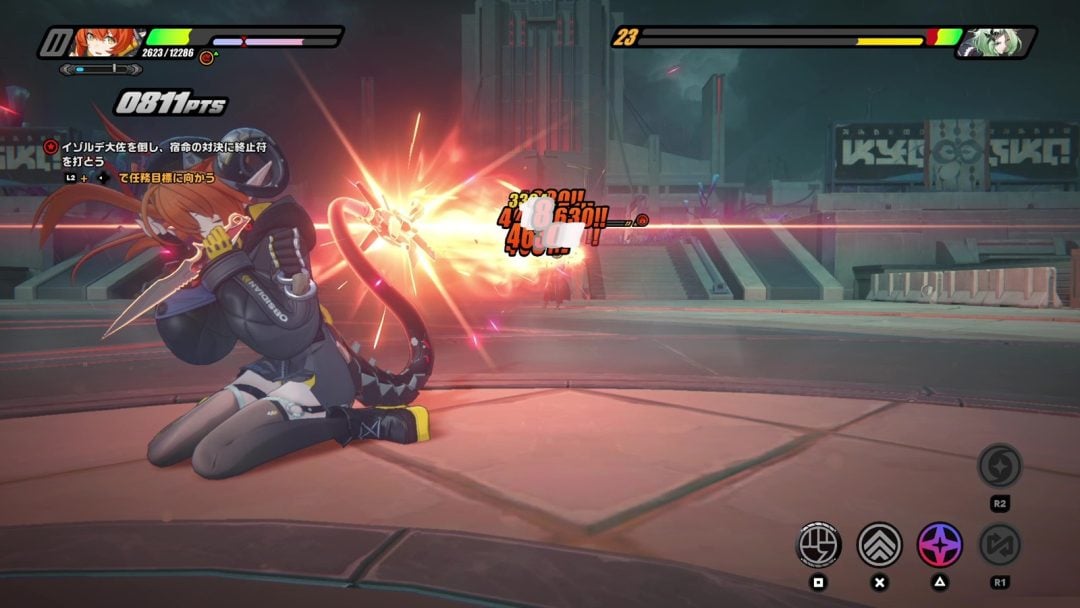Screen dimensions: 1080x608
Task: Tap the triple-chevron dodge icon
Action: point(879,544)
